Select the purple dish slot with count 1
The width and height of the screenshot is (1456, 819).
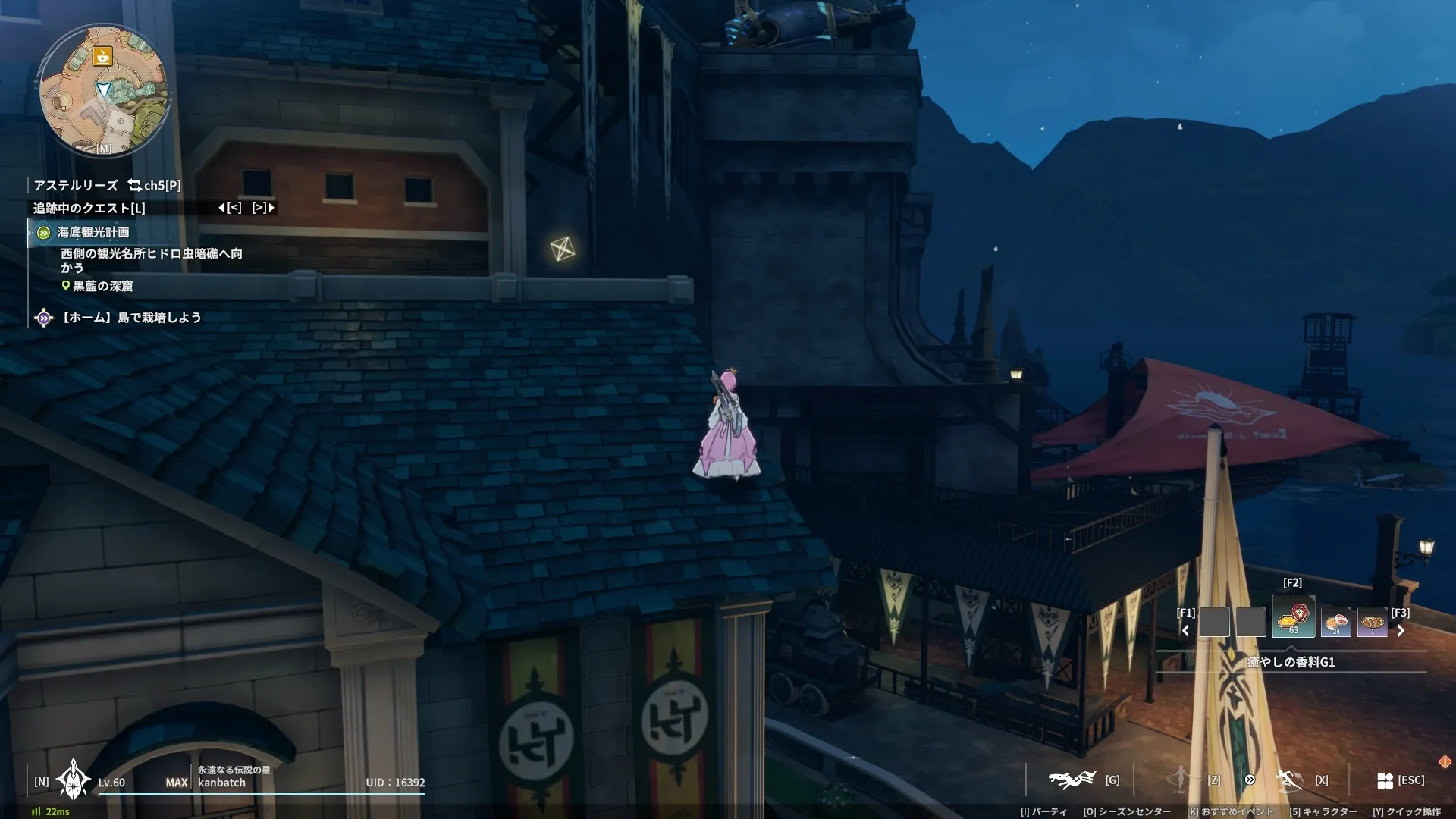1372,623
